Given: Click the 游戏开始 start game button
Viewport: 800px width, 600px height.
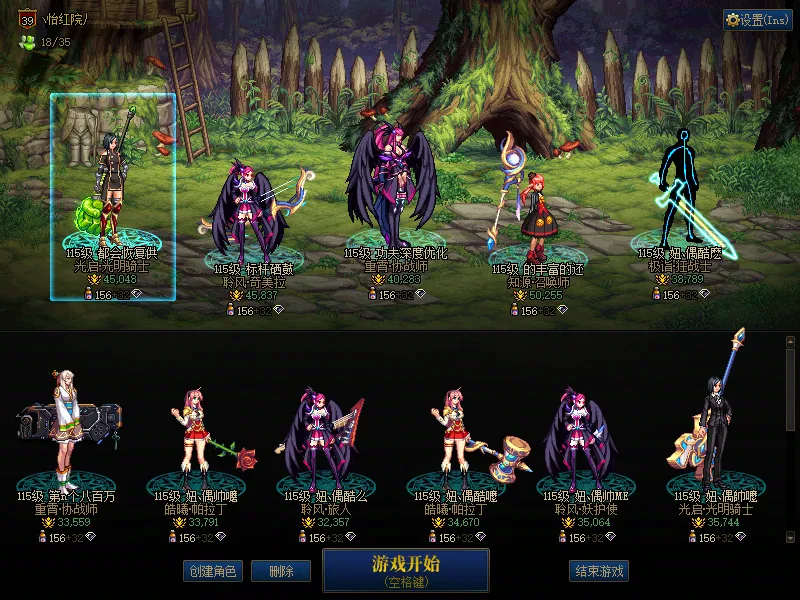Looking at the screenshot, I should tap(405, 569).
